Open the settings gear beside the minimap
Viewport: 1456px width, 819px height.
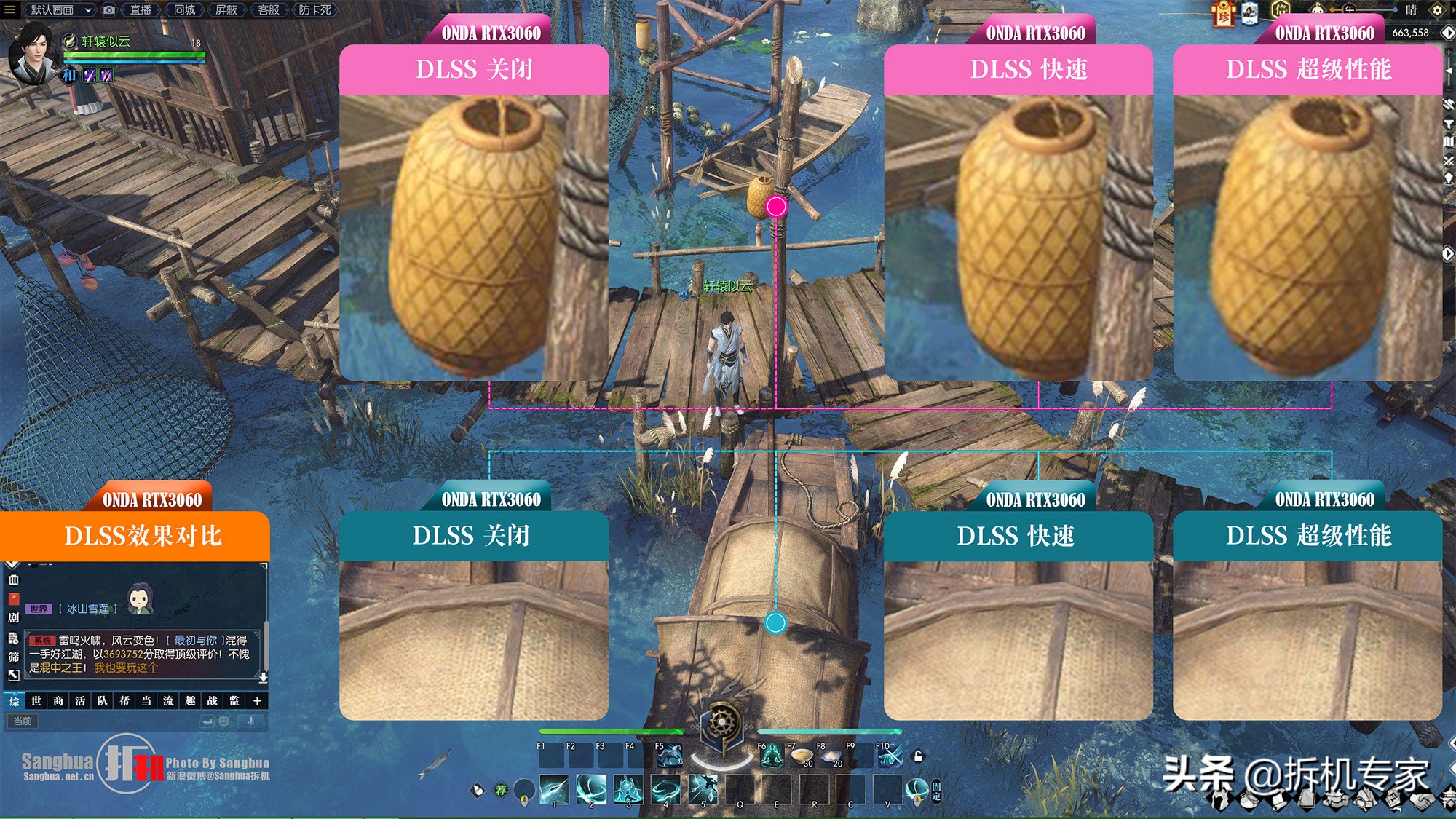pos(1435,11)
